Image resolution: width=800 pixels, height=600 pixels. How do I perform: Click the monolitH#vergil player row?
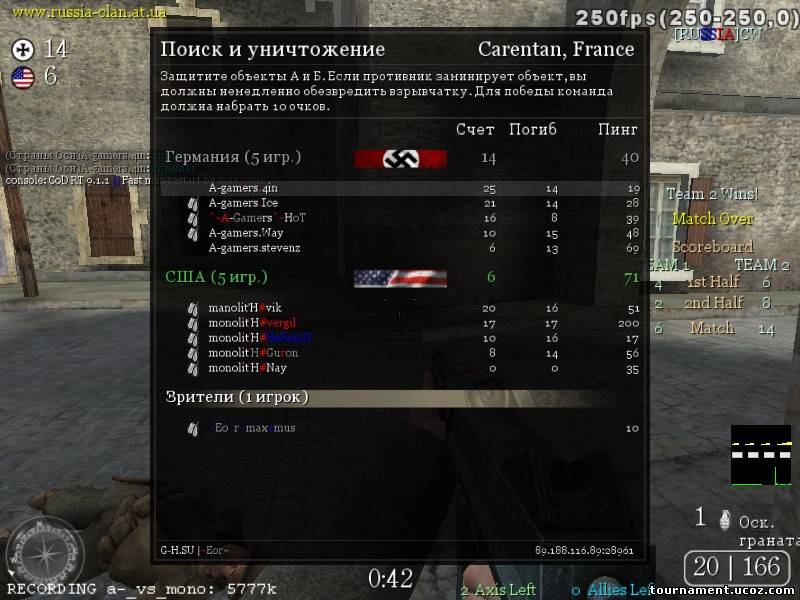coord(252,323)
